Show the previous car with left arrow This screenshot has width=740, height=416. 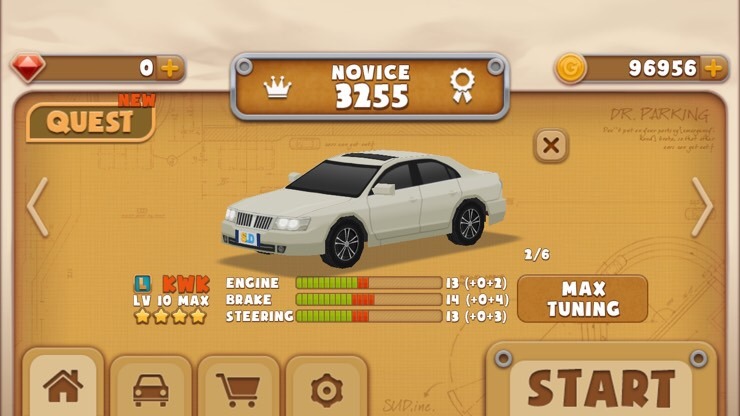click(x=37, y=207)
